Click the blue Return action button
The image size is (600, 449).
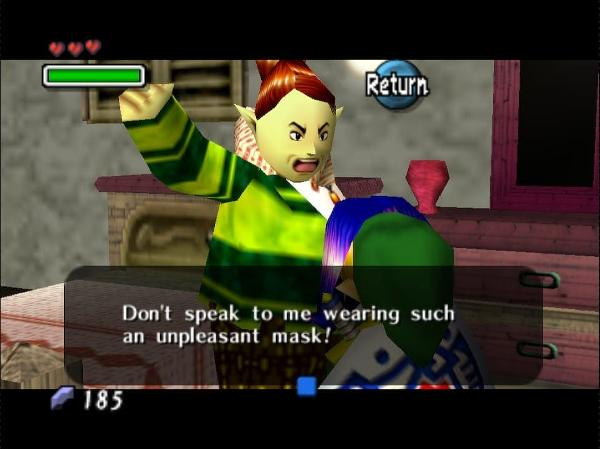[x=397, y=85]
